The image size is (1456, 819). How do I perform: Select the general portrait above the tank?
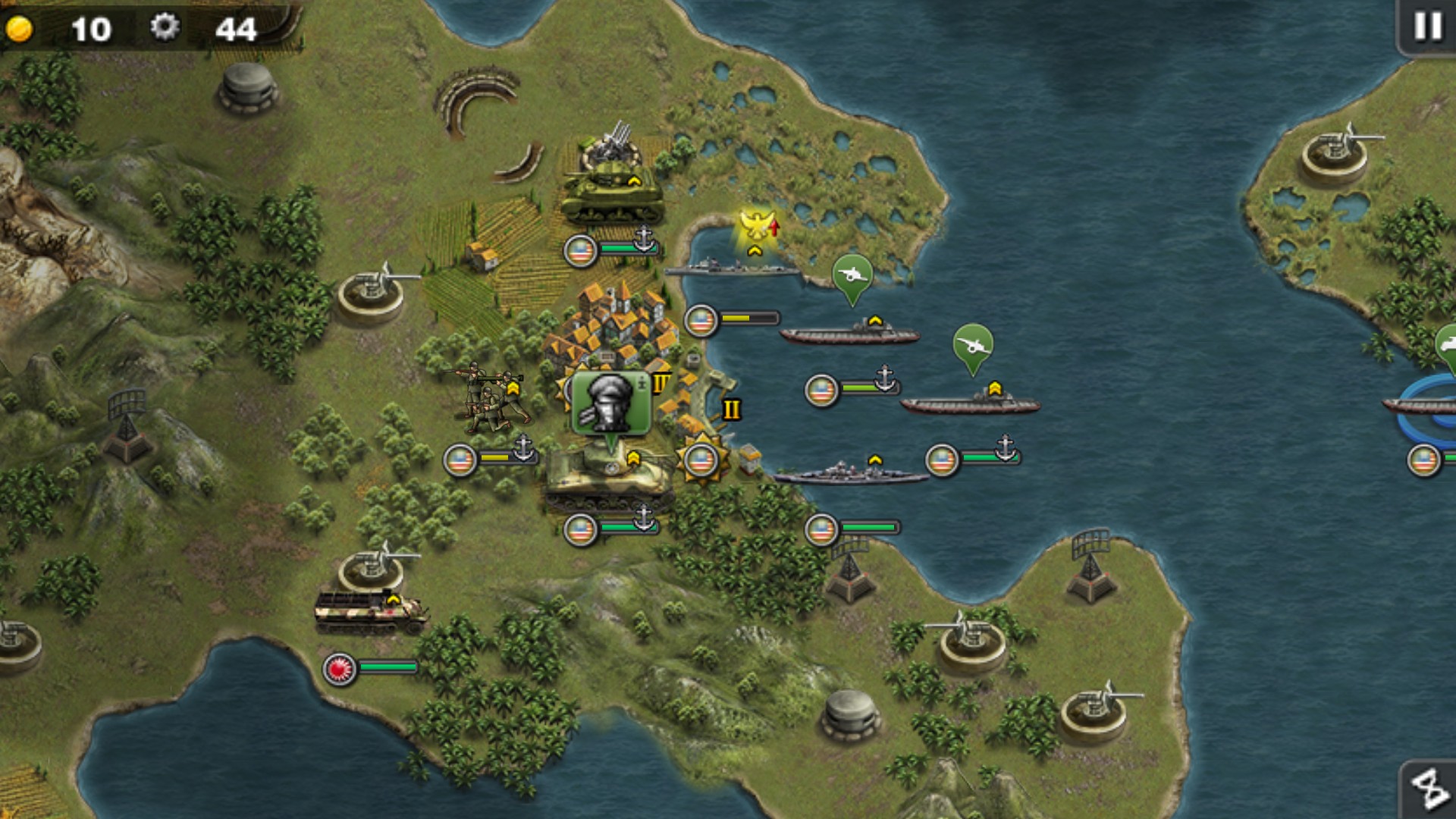[x=610, y=403]
